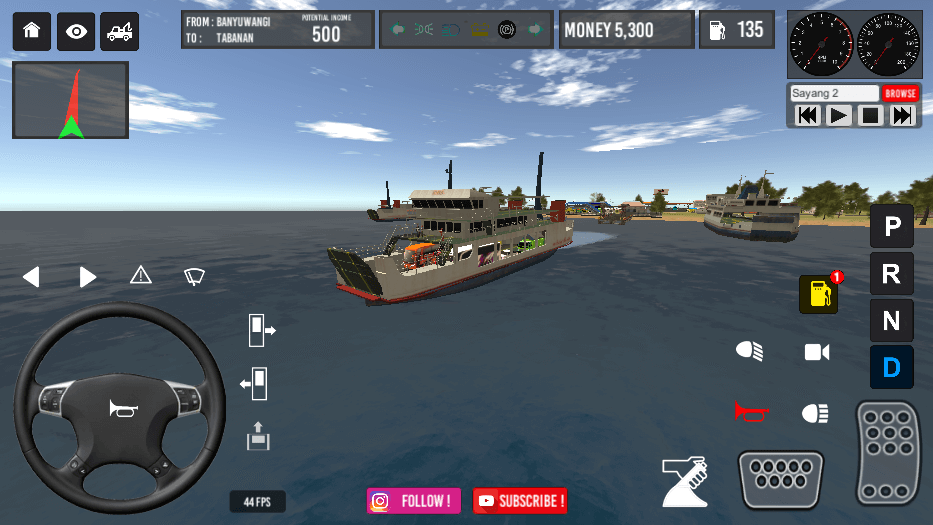
Task: Go to the home menu
Action: click(31, 32)
